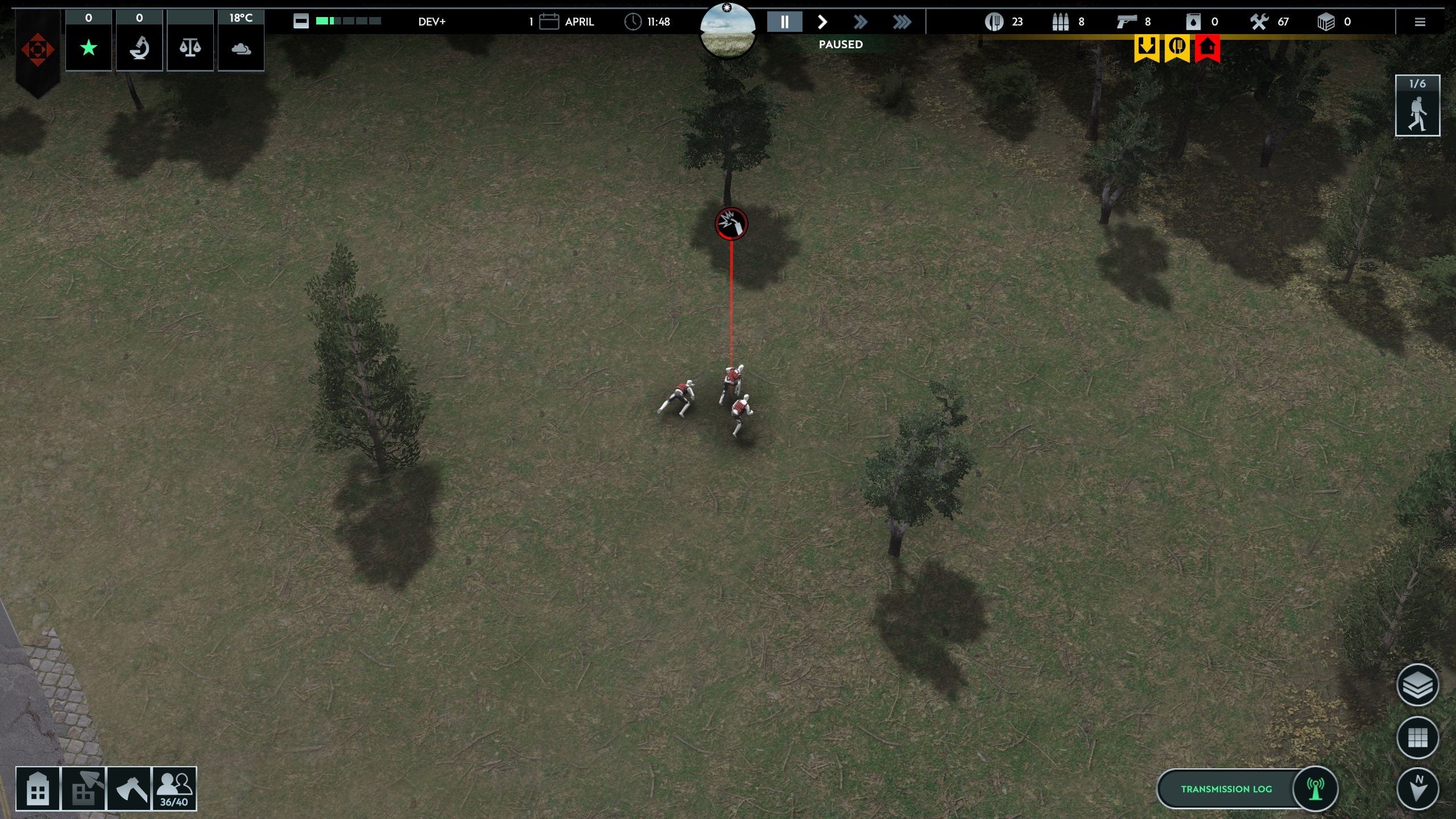Toggle the pause button
Image resolution: width=1456 pixels, height=819 pixels.
point(784,22)
